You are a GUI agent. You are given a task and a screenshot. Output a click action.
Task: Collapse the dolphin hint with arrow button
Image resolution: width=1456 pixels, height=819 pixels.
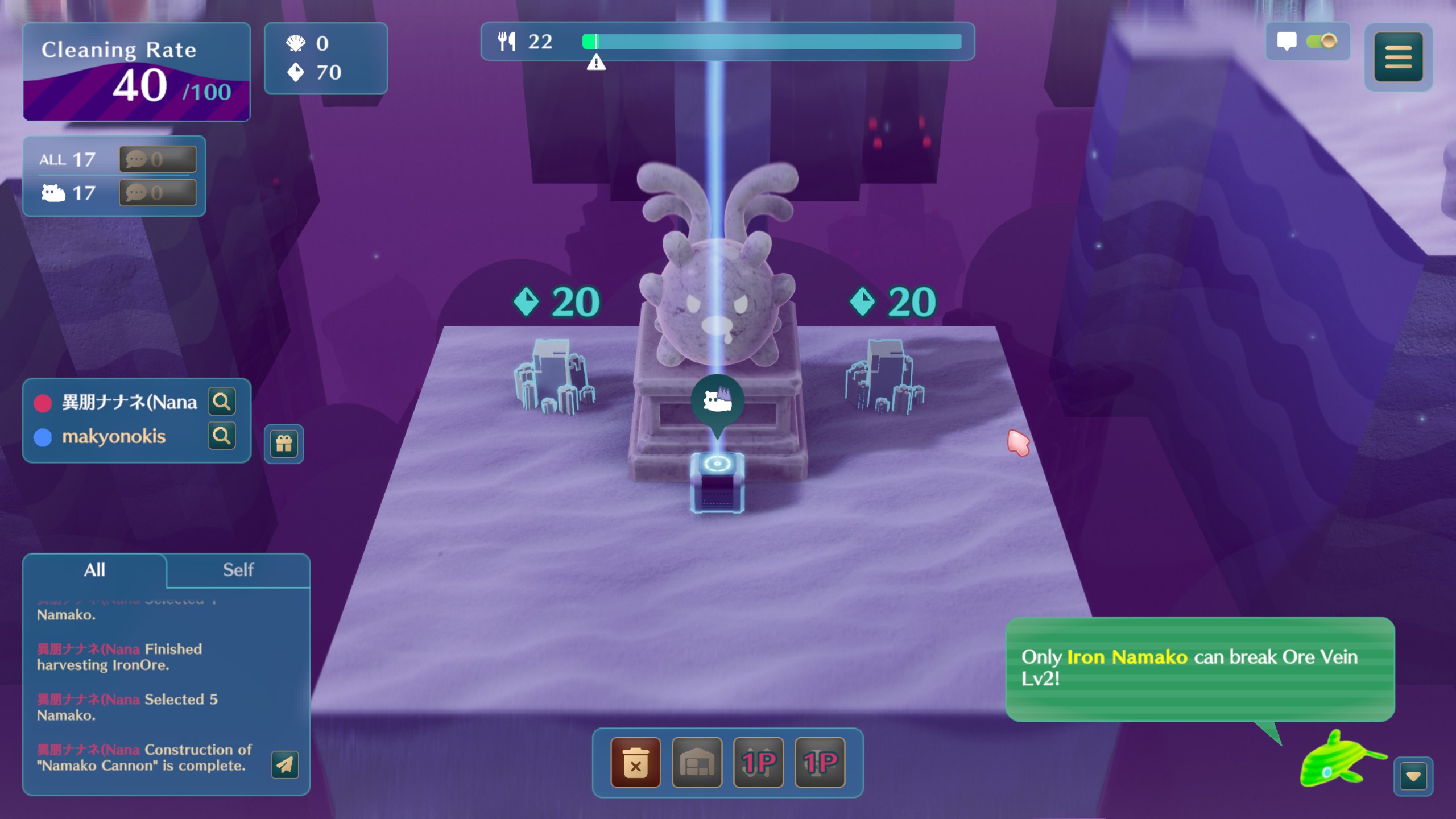tap(1413, 776)
